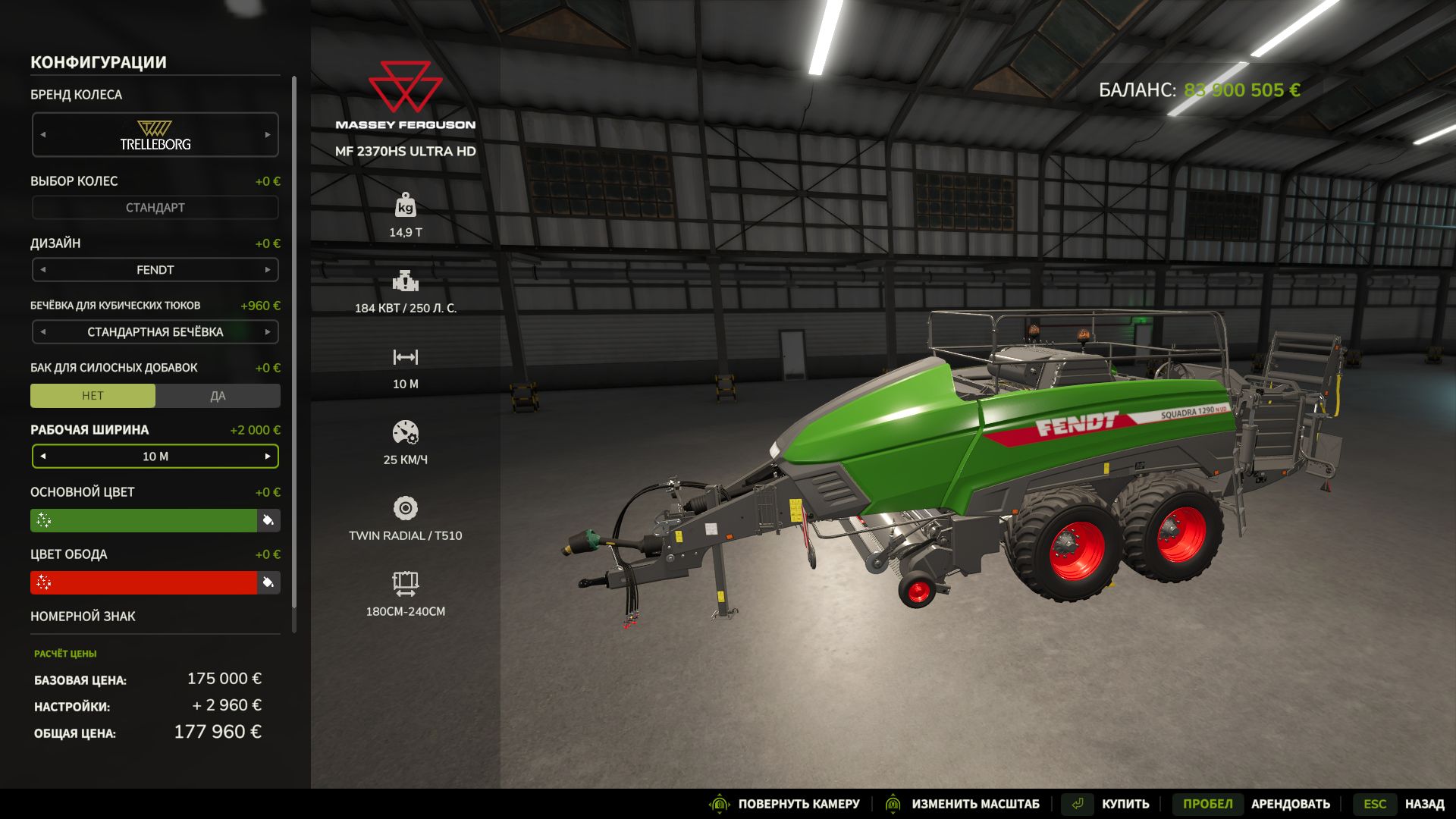The height and width of the screenshot is (819, 1456).
Task: Lease the baler with АРЕНДОВАТЬ
Action: (1290, 804)
